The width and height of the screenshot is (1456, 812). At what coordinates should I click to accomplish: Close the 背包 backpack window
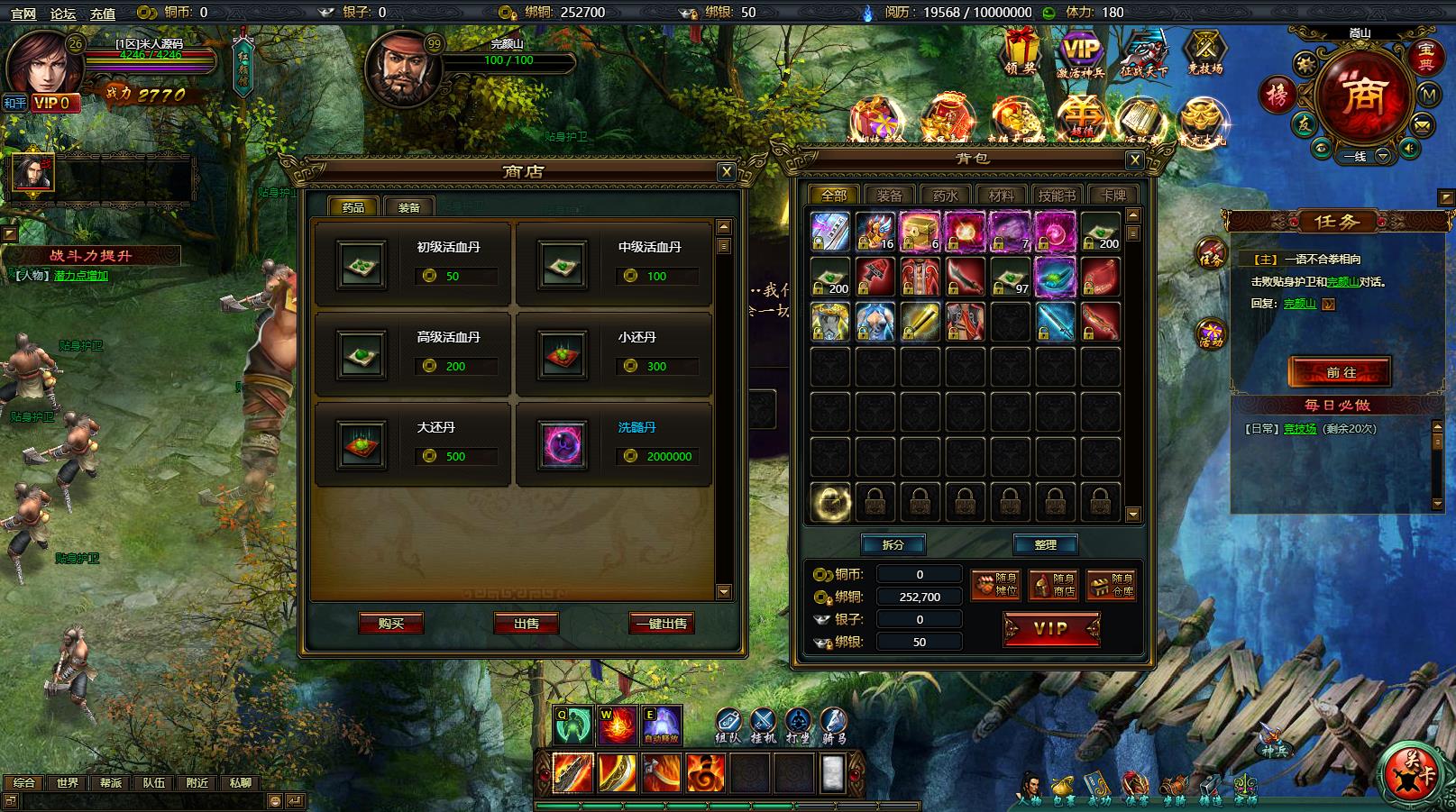(x=1135, y=160)
